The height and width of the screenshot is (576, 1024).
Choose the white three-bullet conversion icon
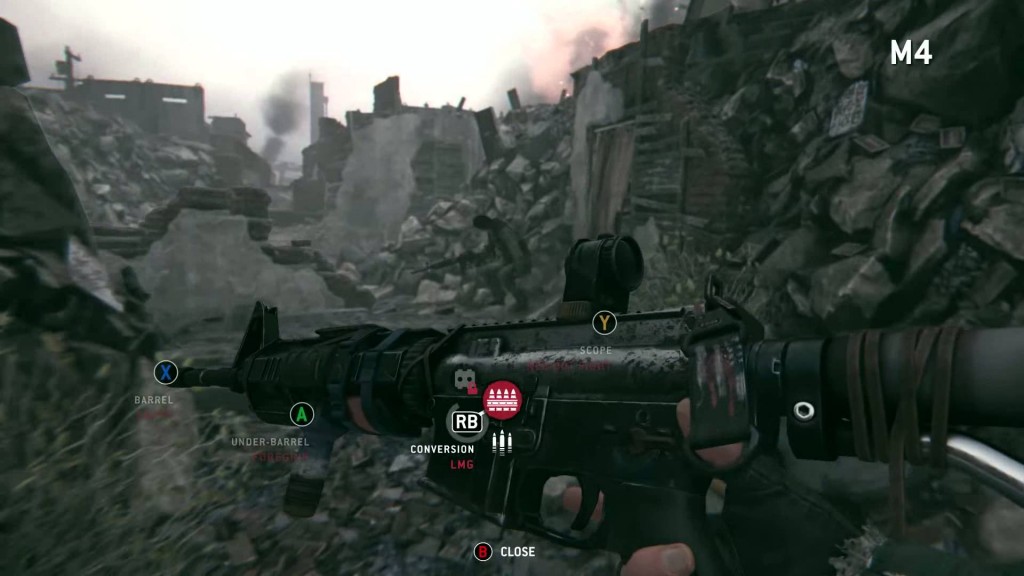pyautogui.click(x=502, y=440)
